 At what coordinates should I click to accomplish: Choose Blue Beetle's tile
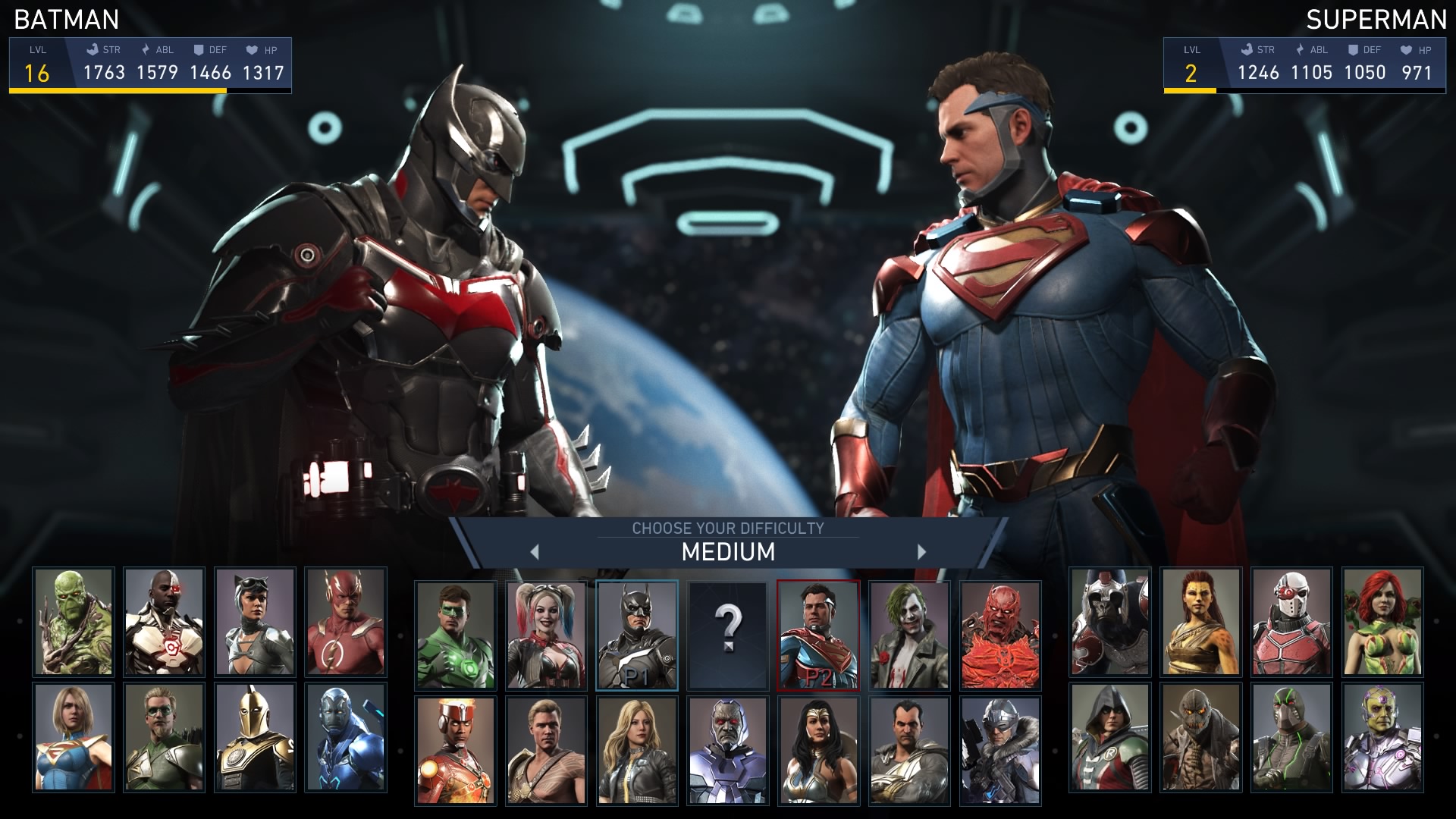pos(346,737)
